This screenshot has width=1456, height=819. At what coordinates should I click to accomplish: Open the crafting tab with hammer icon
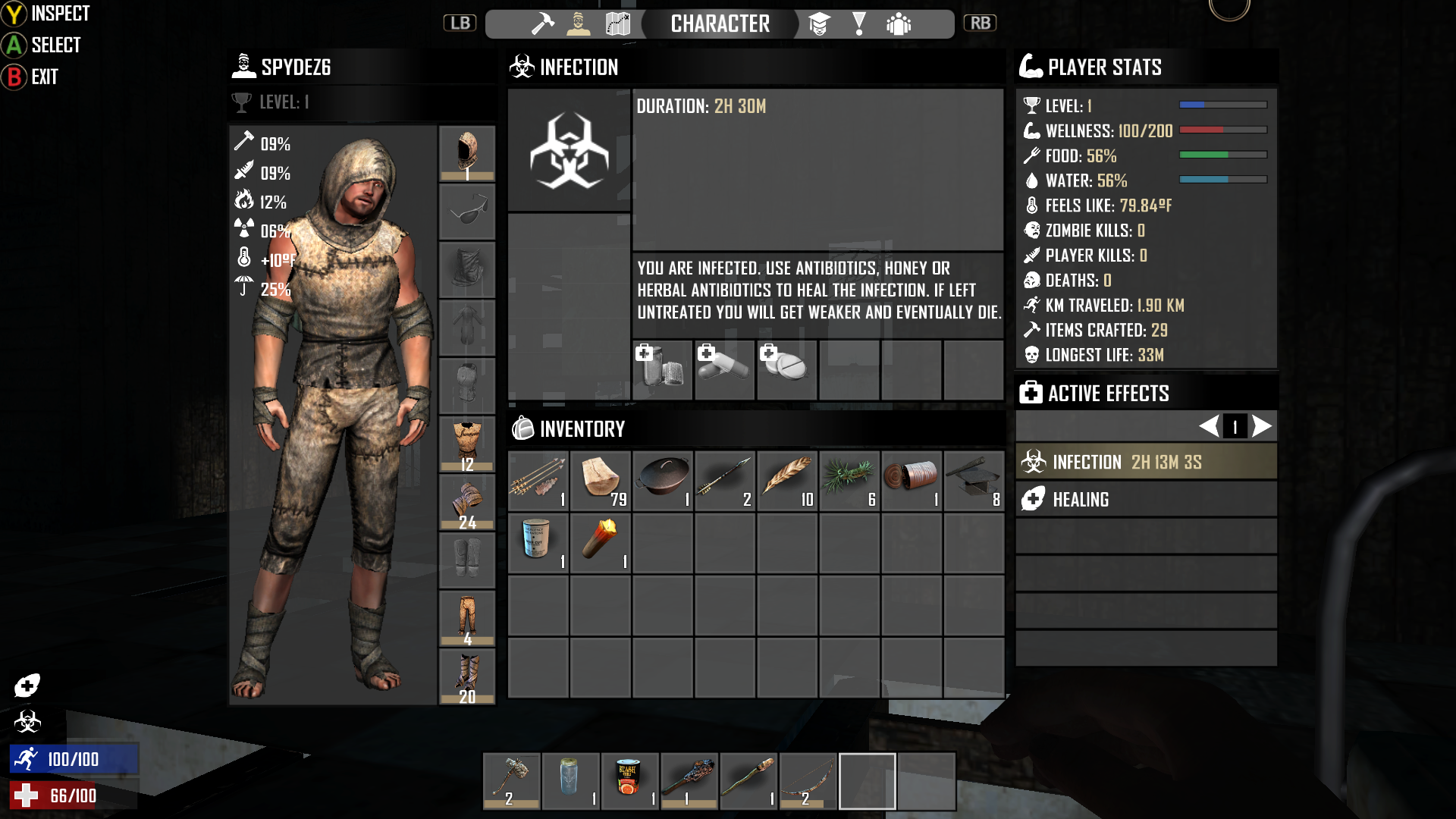(542, 24)
